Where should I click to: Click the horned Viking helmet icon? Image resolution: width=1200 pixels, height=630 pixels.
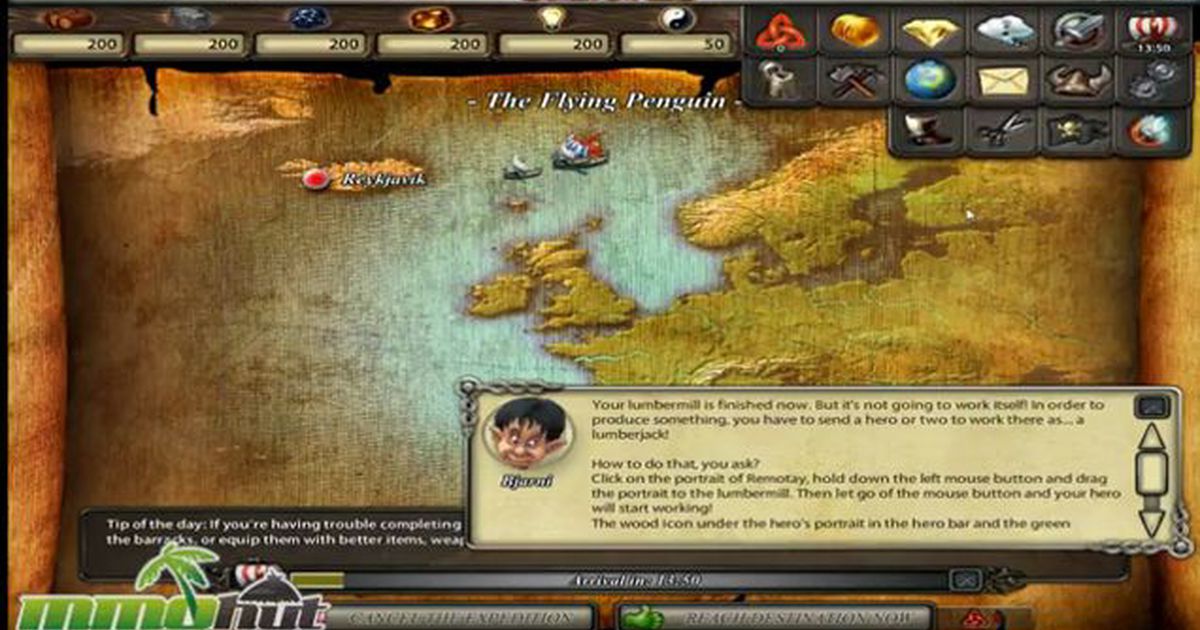[1079, 81]
